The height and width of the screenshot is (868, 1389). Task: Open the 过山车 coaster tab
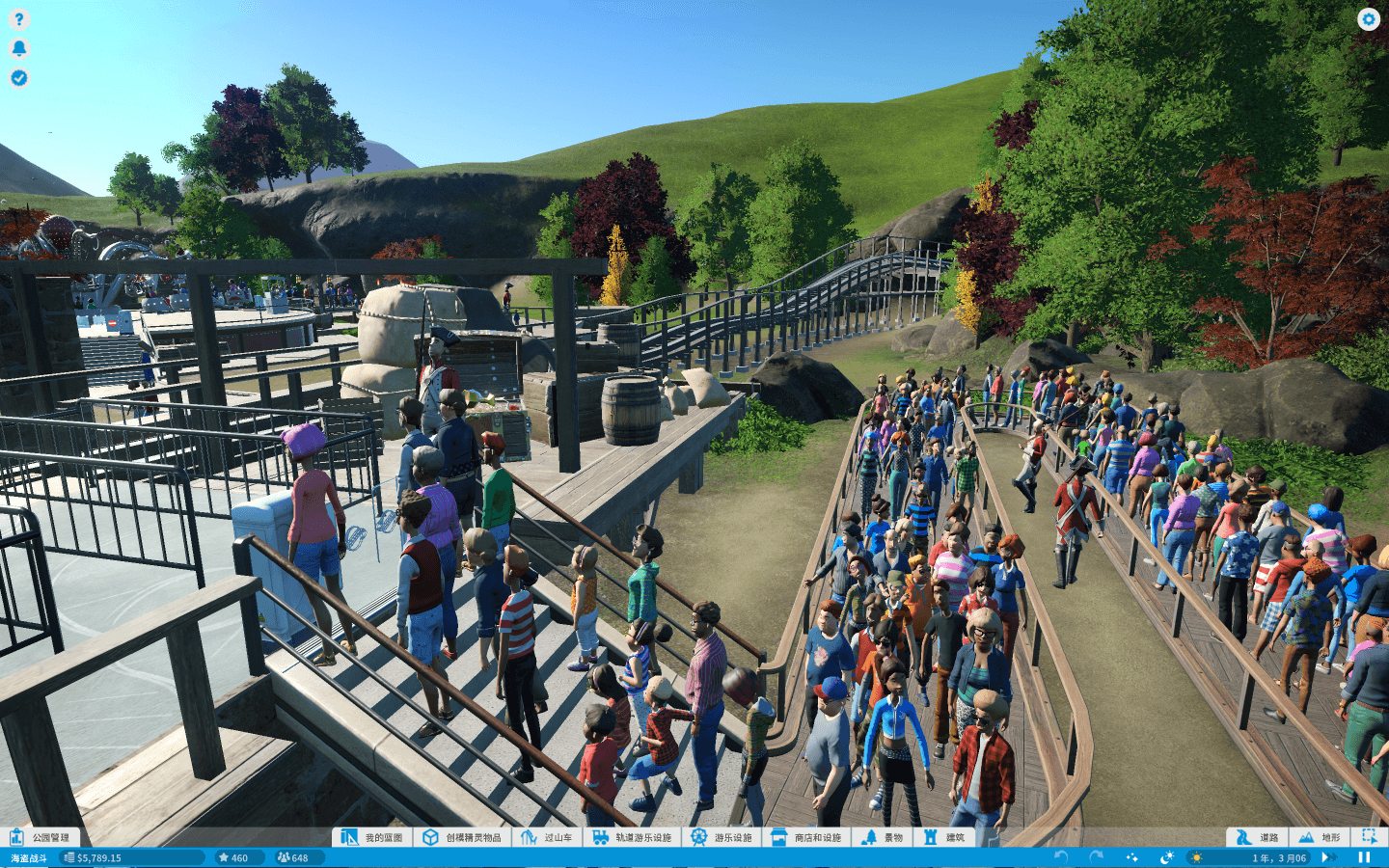547,837
